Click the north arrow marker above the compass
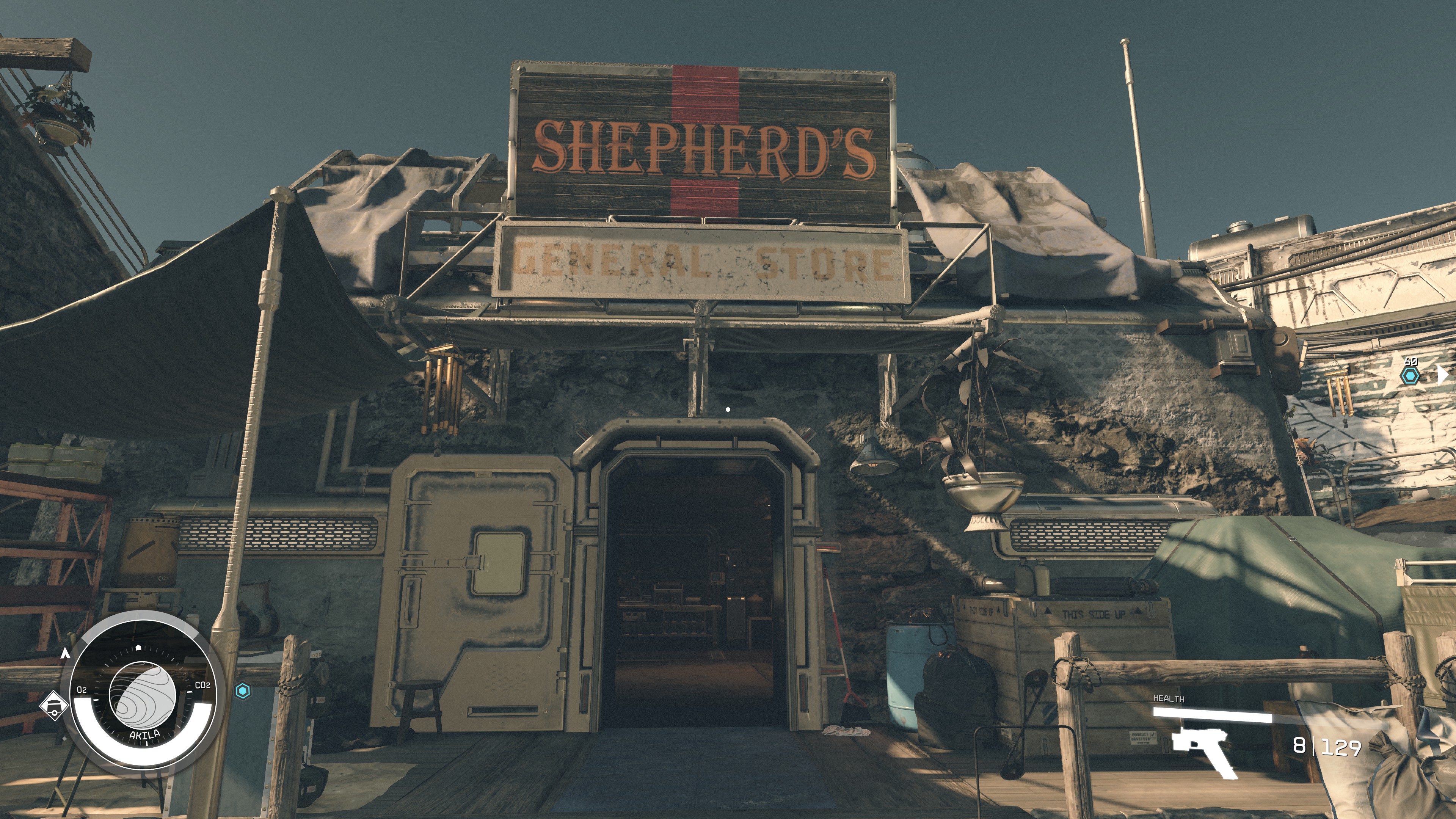1456x819 pixels. click(66, 654)
